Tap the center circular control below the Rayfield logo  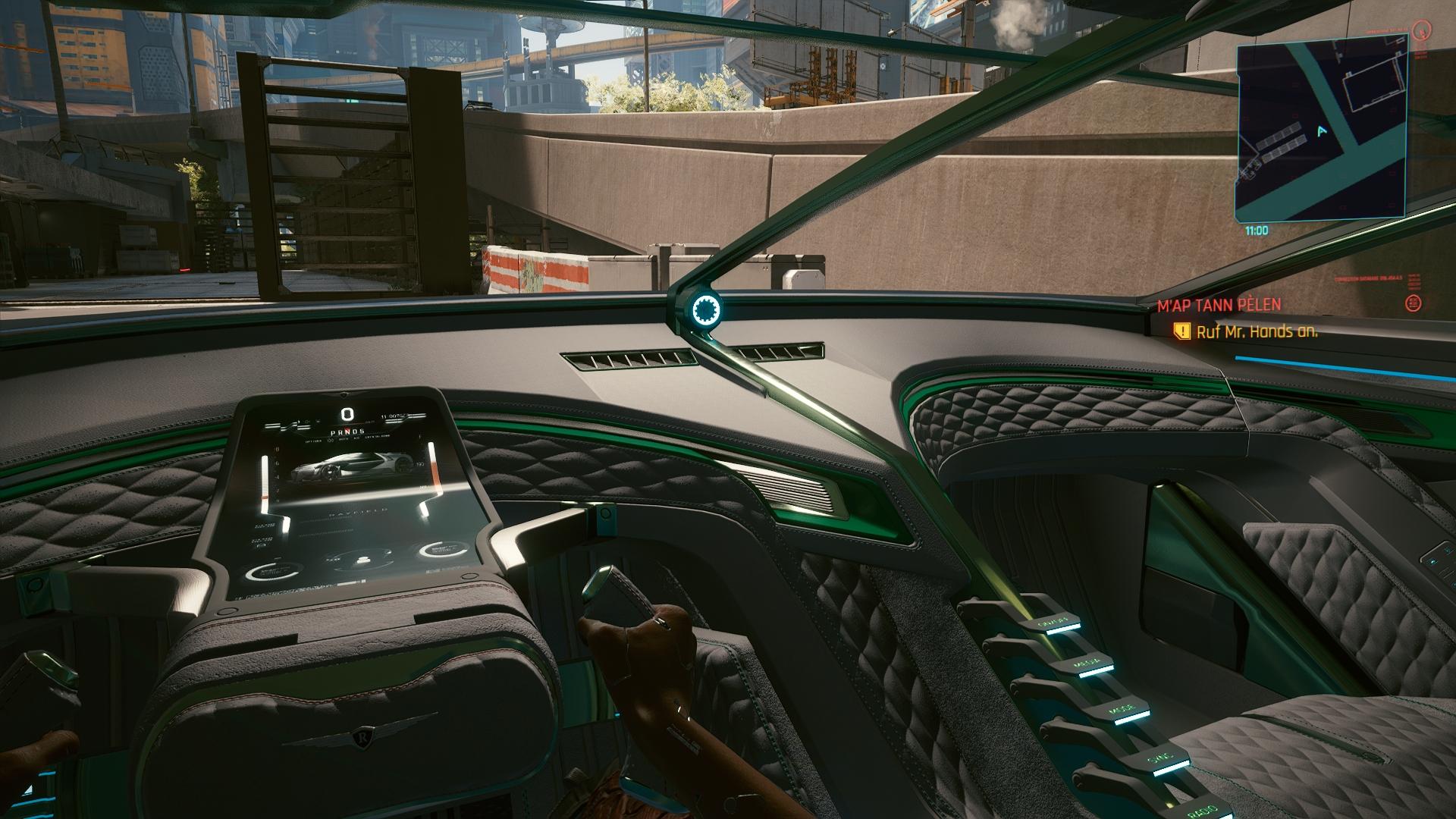tap(362, 561)
